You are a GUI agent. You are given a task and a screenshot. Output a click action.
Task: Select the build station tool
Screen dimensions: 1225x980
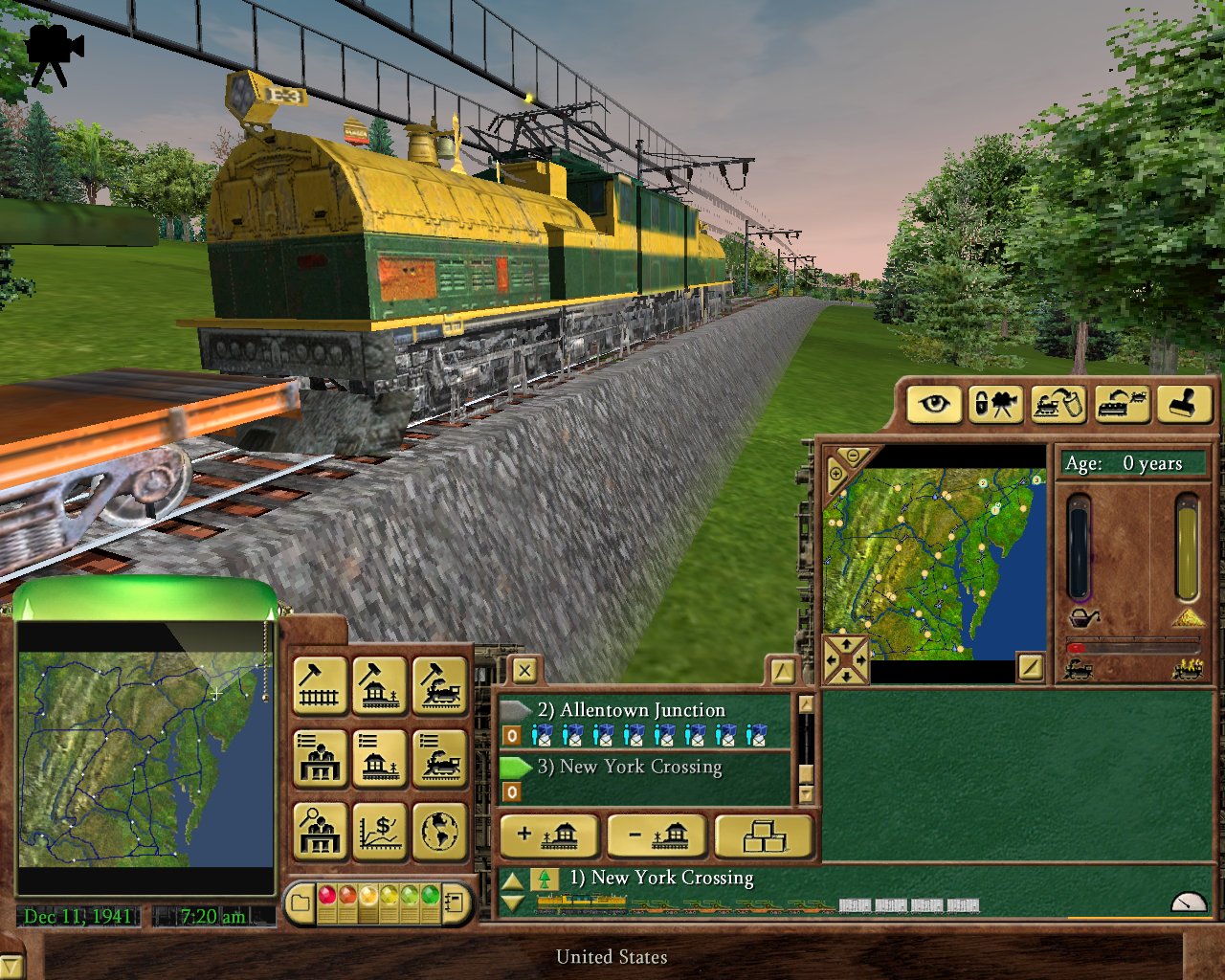click(x=380, y=686)
